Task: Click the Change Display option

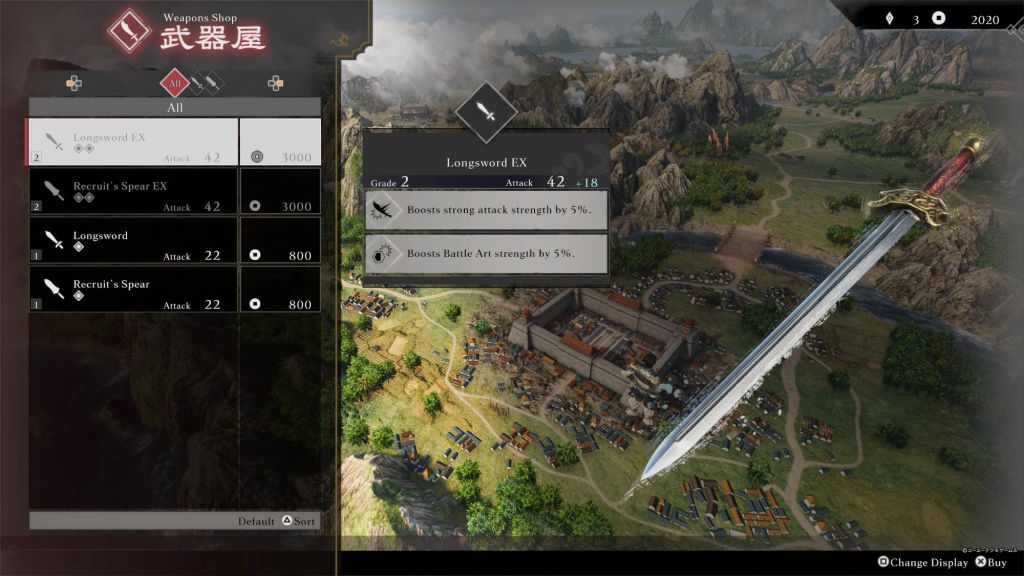Action: coord(923,563)
